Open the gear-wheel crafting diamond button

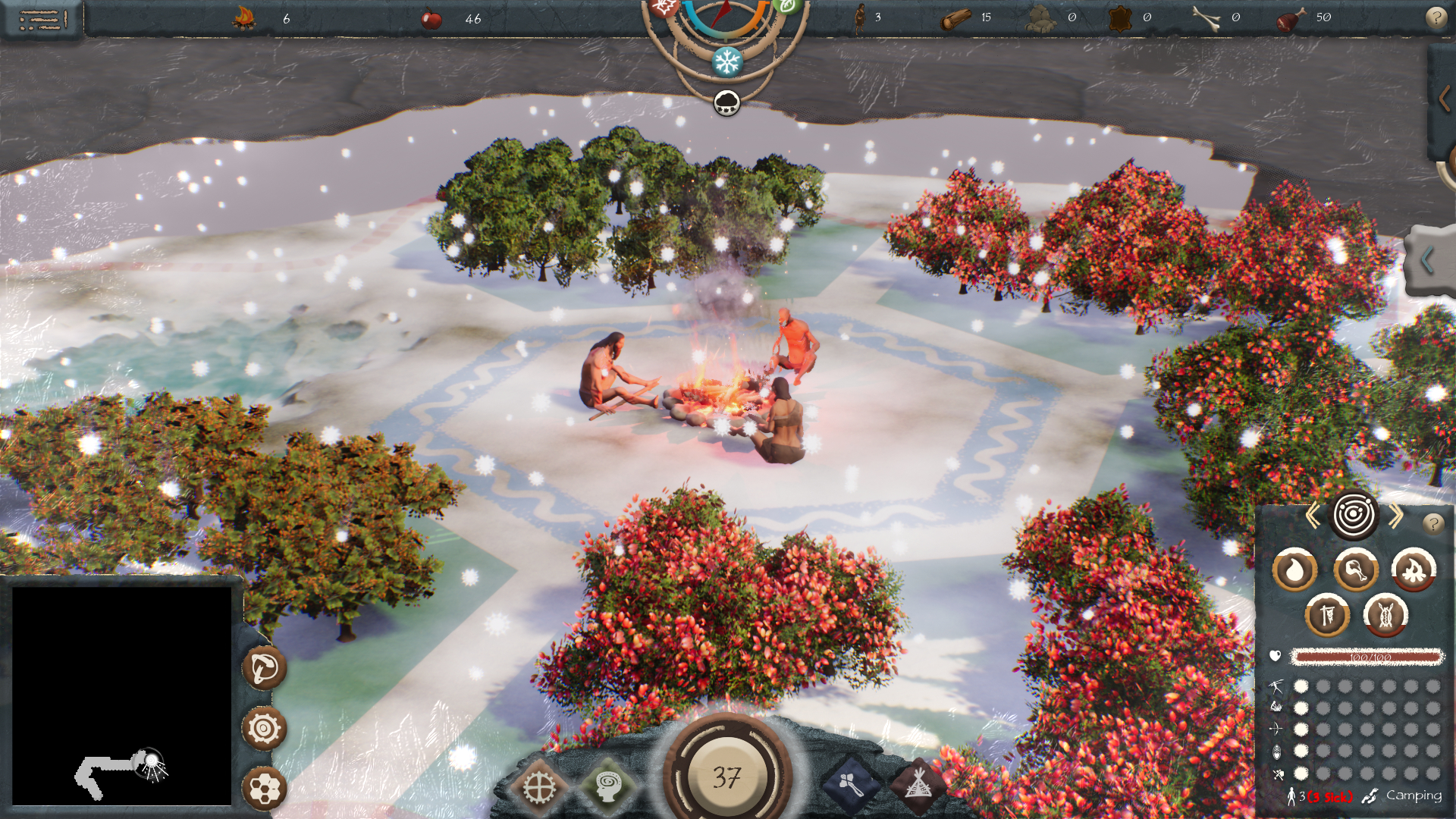[539, 789]
